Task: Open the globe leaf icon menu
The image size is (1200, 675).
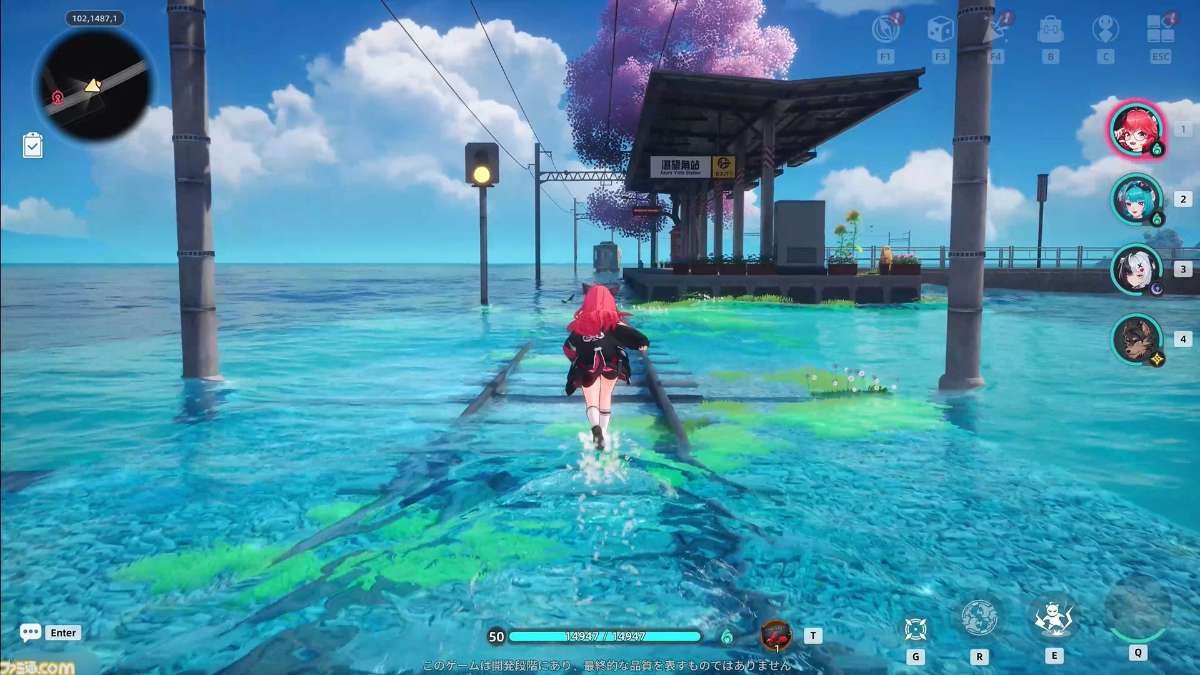Action: point(885,29)
